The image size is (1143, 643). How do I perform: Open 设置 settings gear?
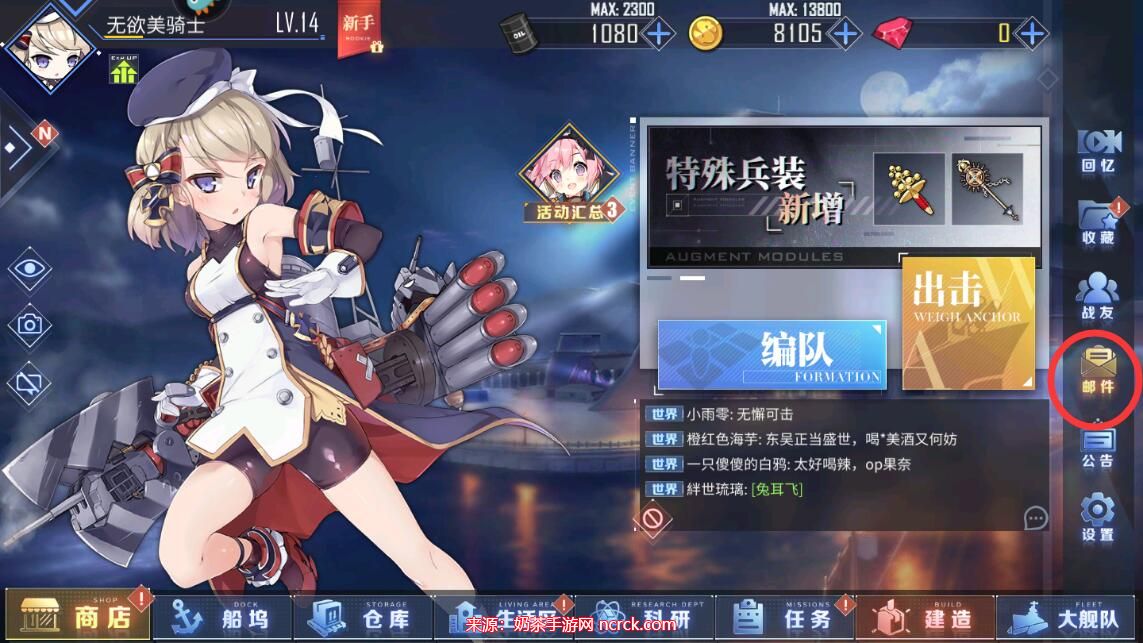tap(1097, 518)
